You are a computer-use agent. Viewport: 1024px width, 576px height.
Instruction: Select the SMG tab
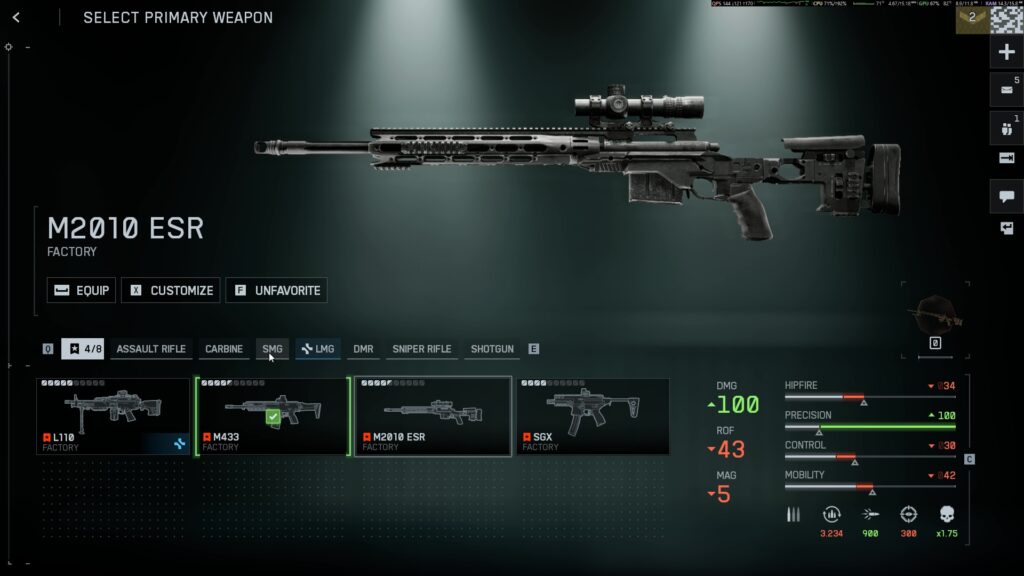272,349
